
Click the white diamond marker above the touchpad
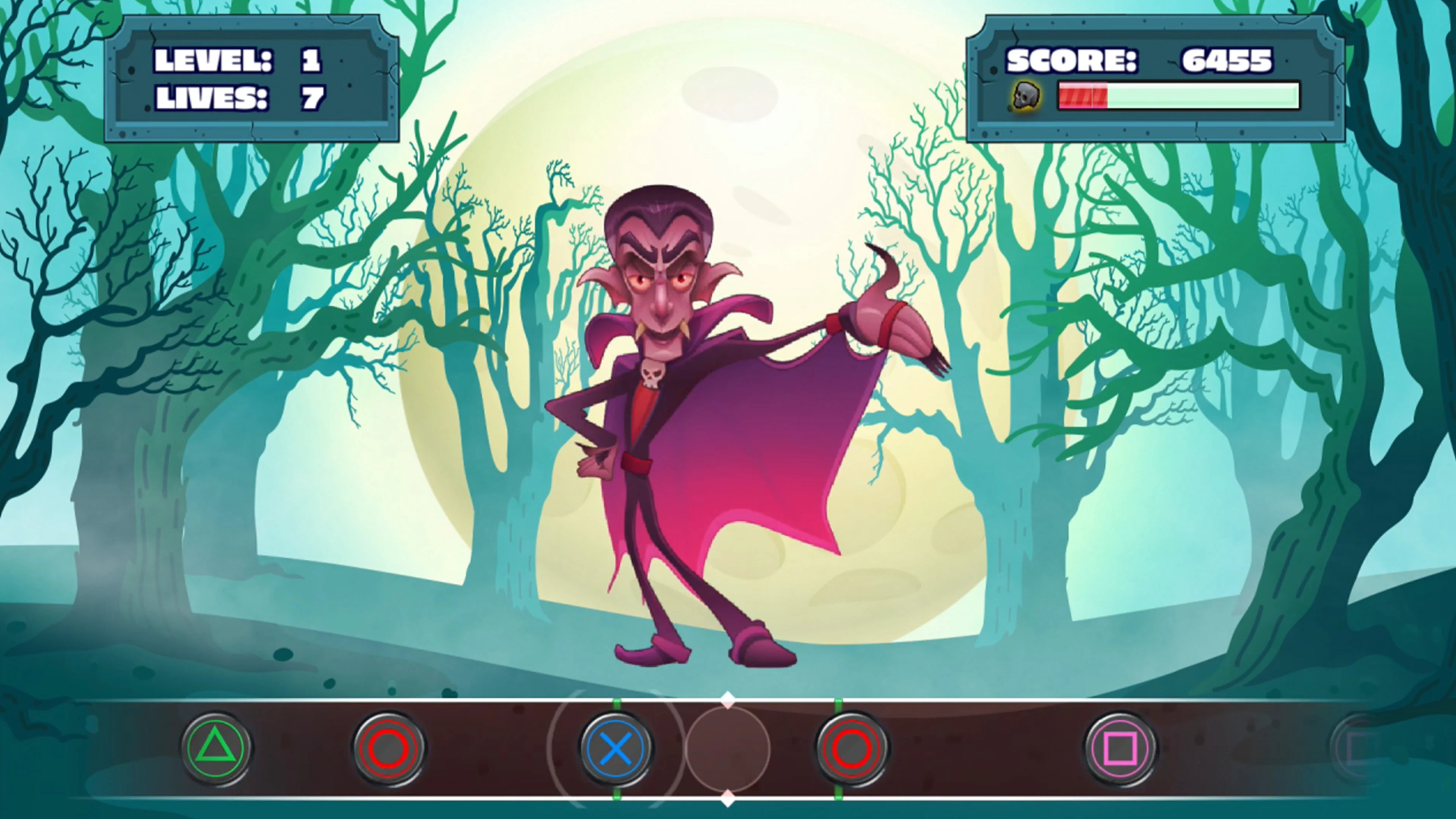point(728,700)
